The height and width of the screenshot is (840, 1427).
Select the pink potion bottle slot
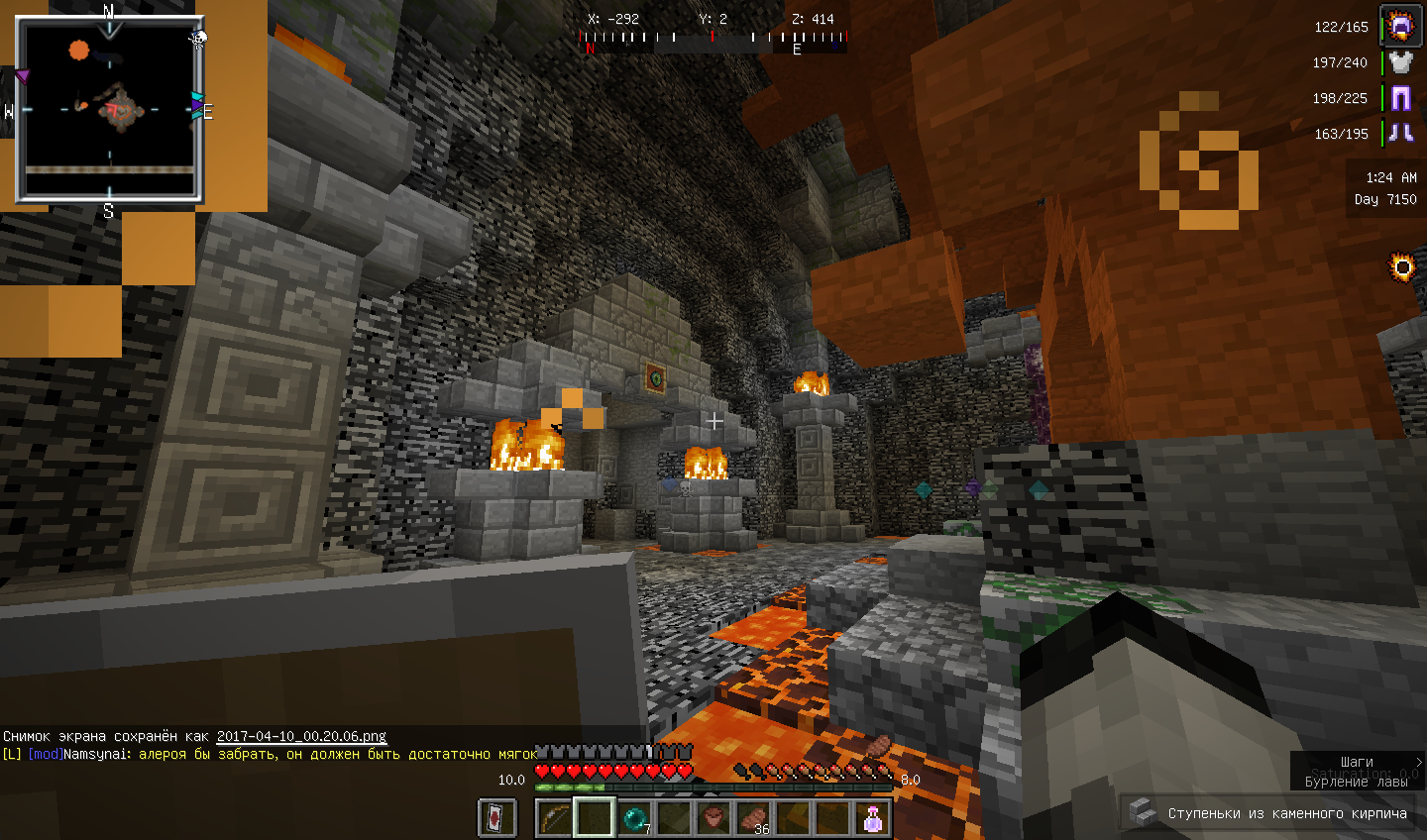[873, 818]
